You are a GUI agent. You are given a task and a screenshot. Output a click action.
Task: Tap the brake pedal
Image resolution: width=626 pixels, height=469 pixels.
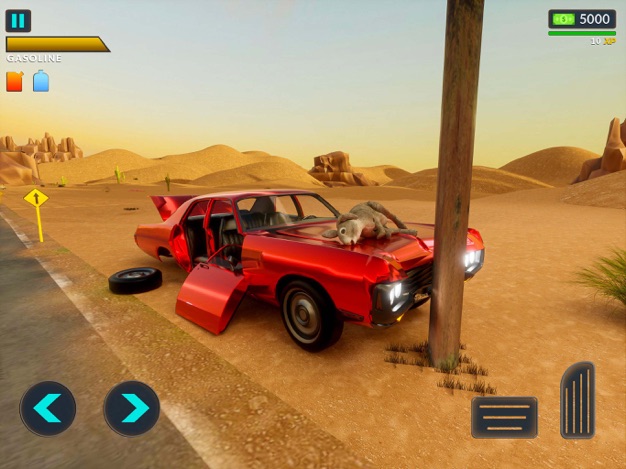[x=504, y=417]
